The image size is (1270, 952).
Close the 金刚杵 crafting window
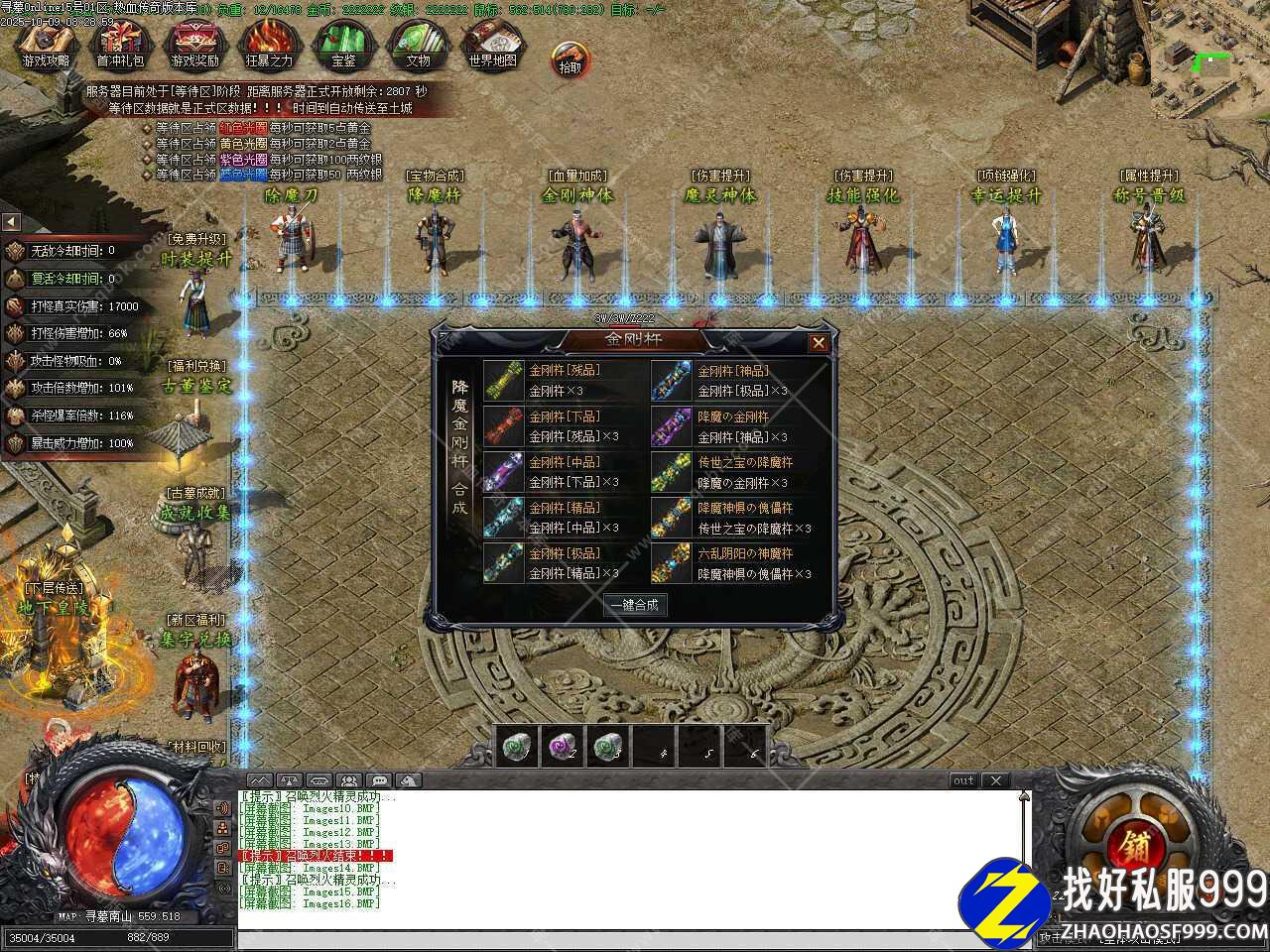click(818, 343)
